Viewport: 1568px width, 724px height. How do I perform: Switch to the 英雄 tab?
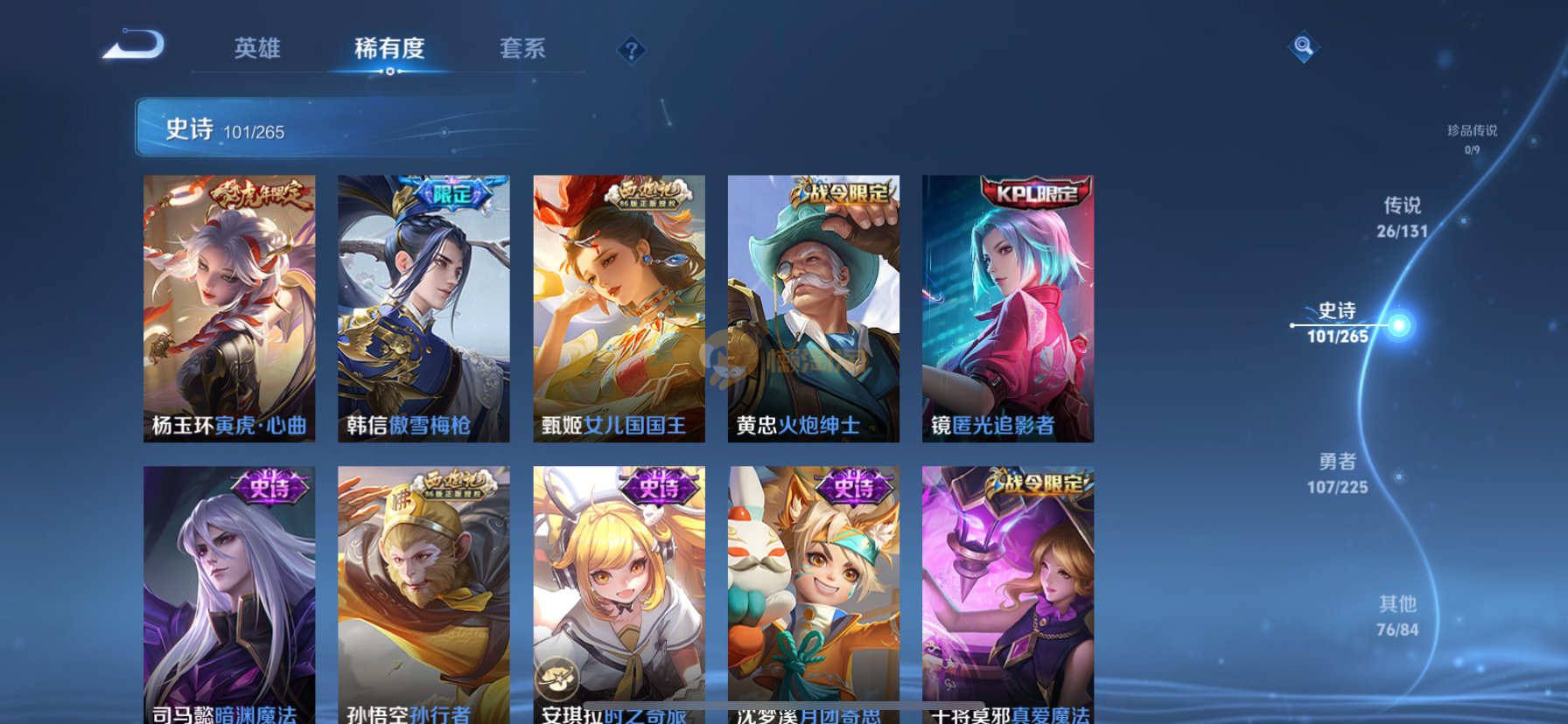point(257,48)
